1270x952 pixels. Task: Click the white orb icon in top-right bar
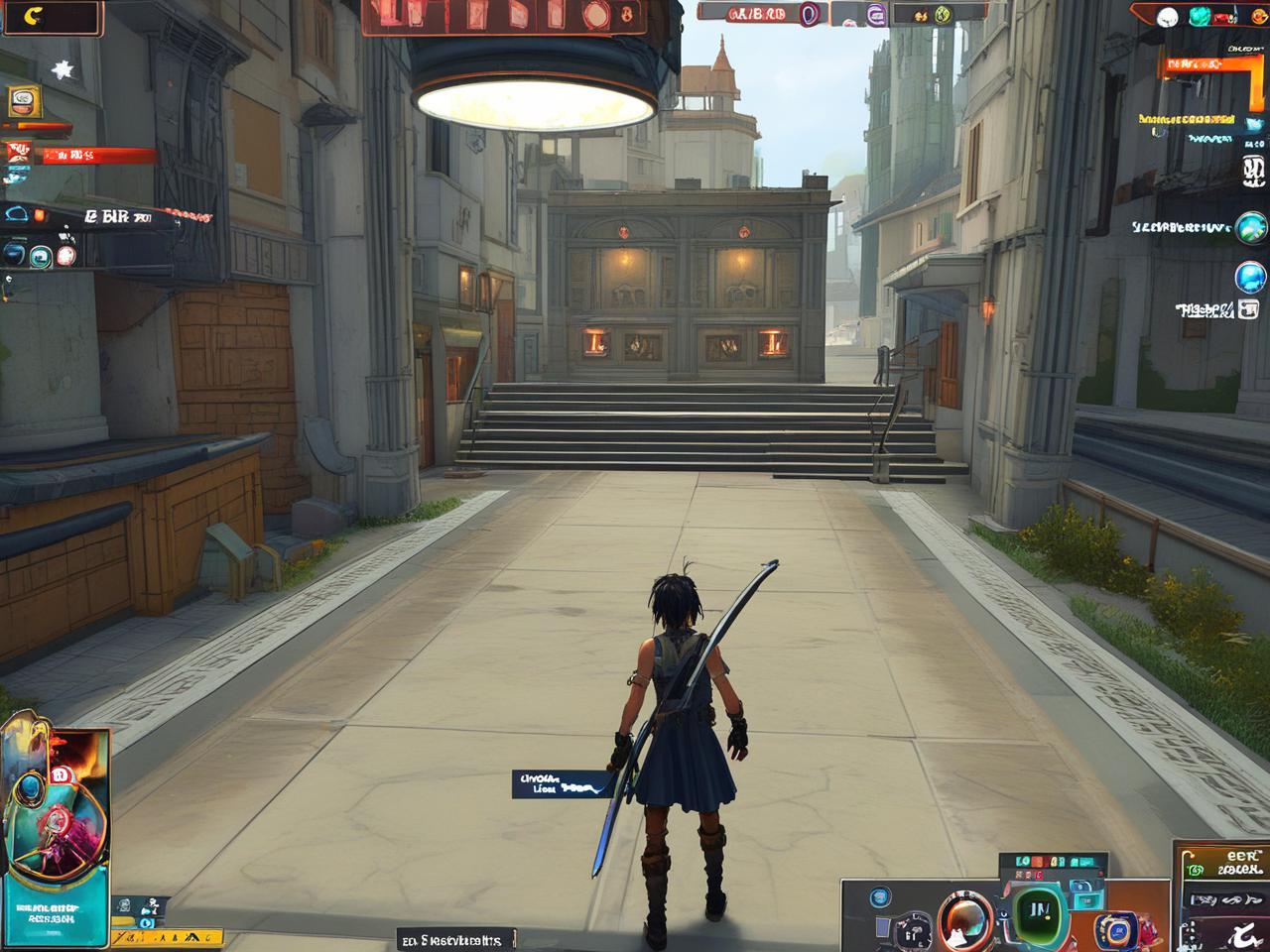point(1168,15)
